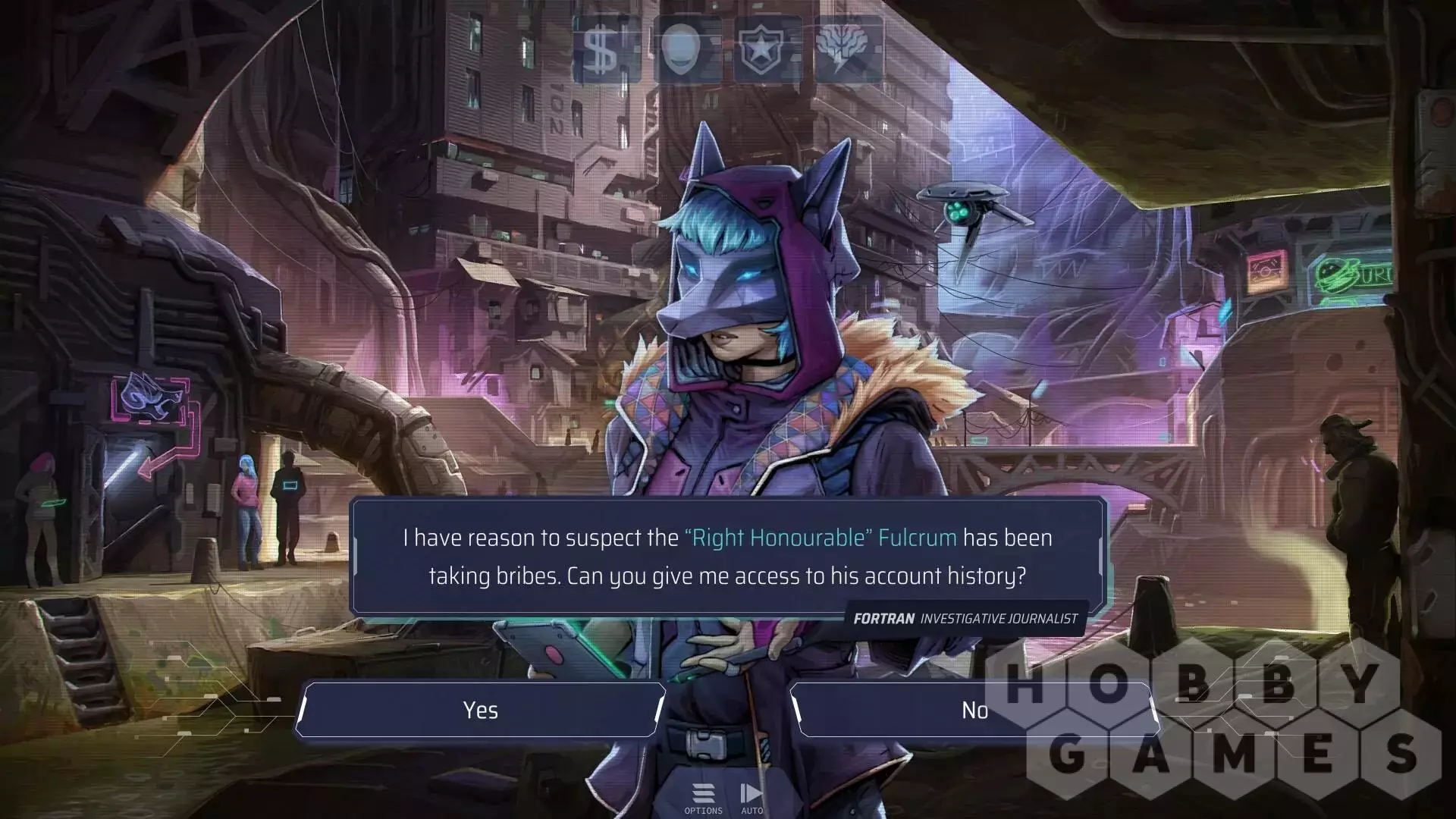The height and width of the screenshot is (819, 1456).
Task: Select the brain speech bubble icon
Action: point(849,49)
